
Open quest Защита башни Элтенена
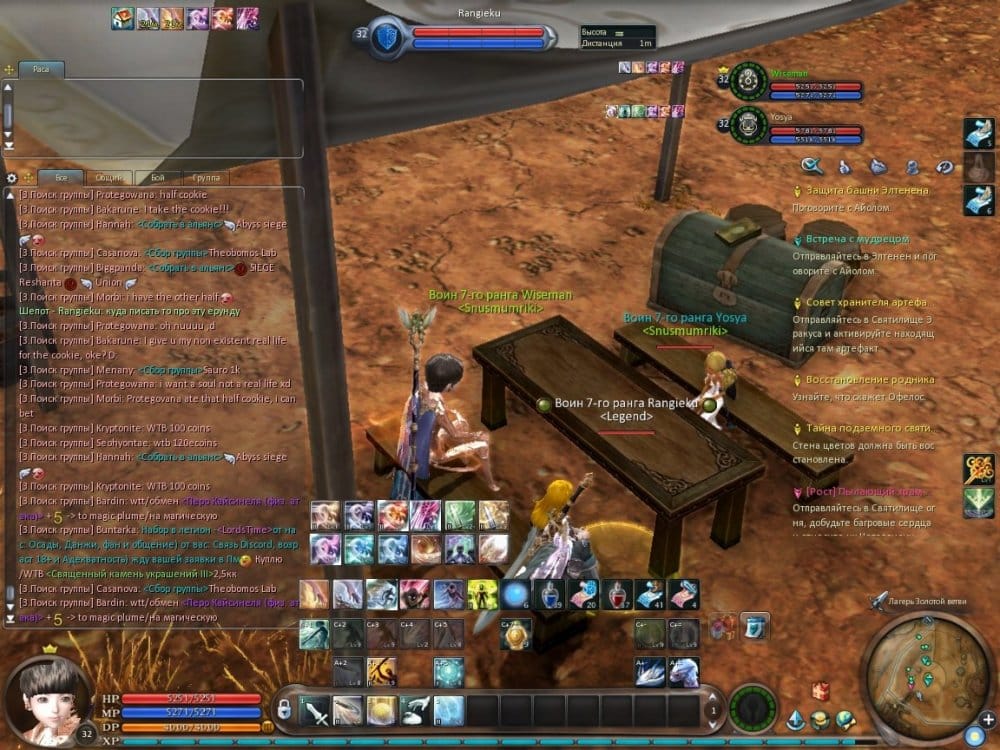coord(867,190)
